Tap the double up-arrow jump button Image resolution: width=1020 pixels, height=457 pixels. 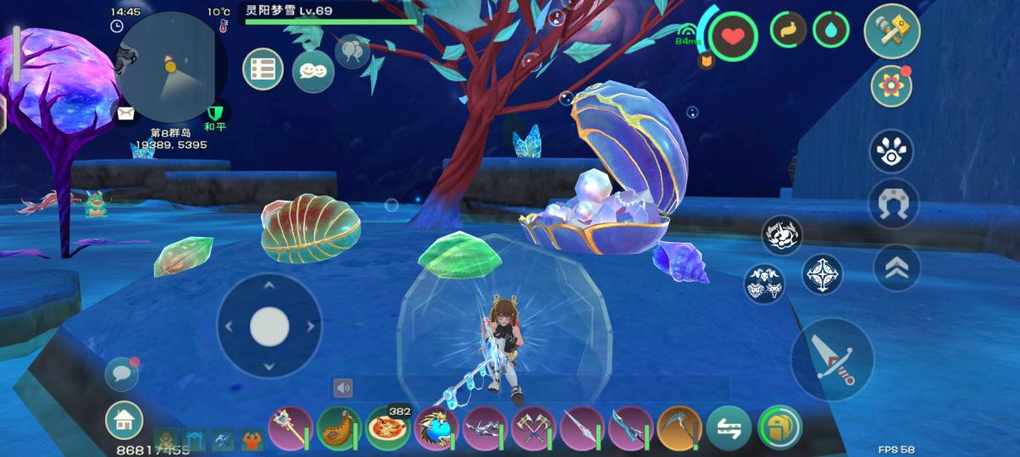(x=896, y=267)
